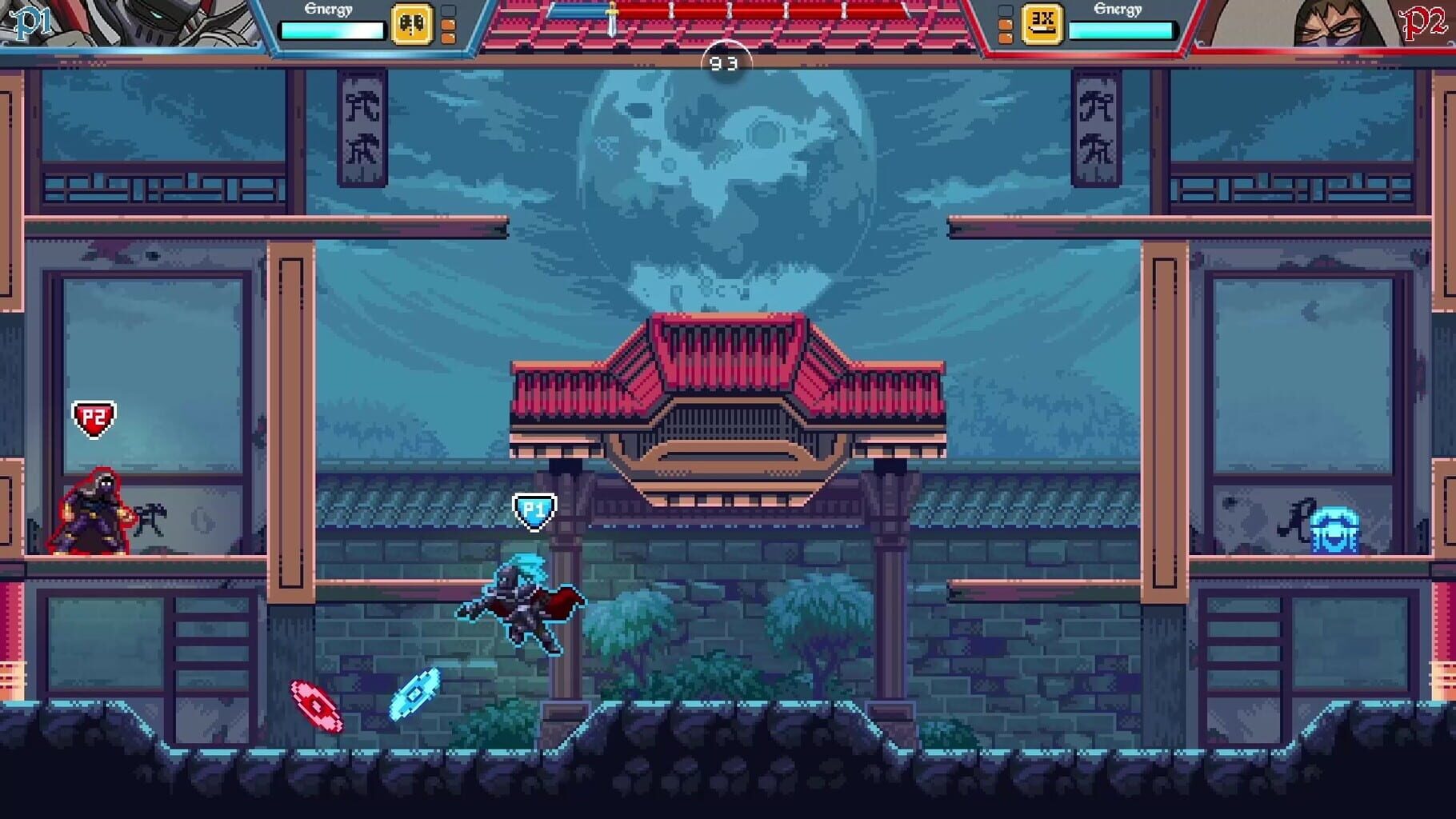Click the Energy label on Player 1's HUD
1456x819 pixels.
click(328, 10)
